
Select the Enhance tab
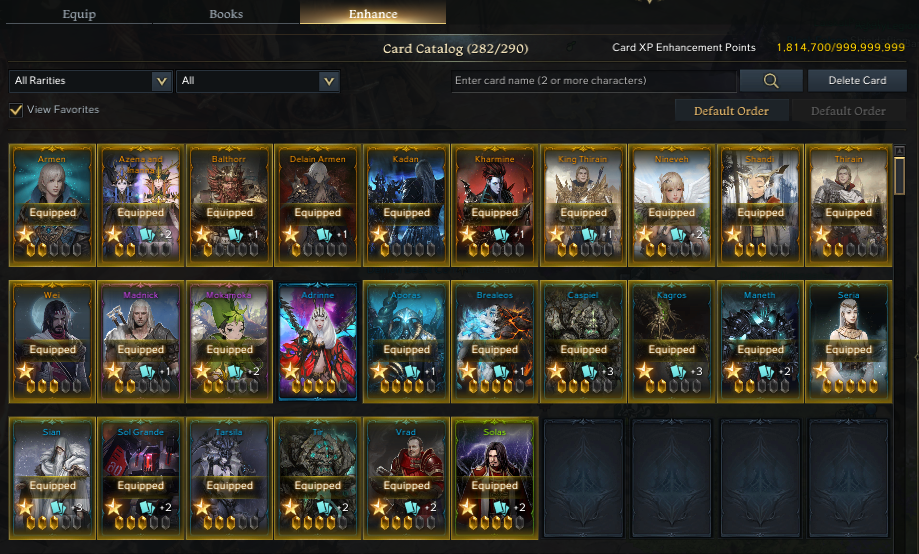(373, 14)
